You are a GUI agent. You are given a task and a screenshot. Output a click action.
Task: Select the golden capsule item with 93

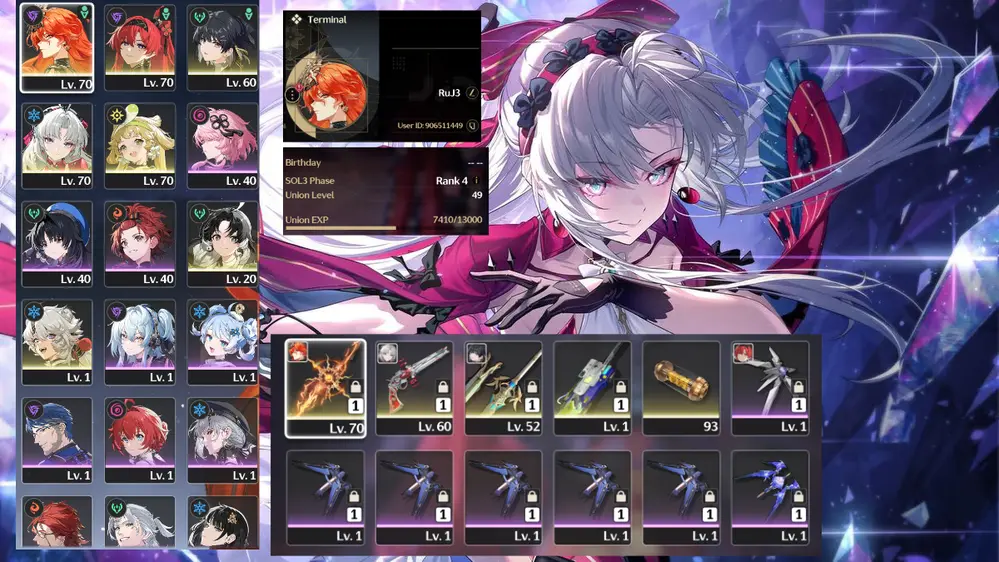click(681, 386)
